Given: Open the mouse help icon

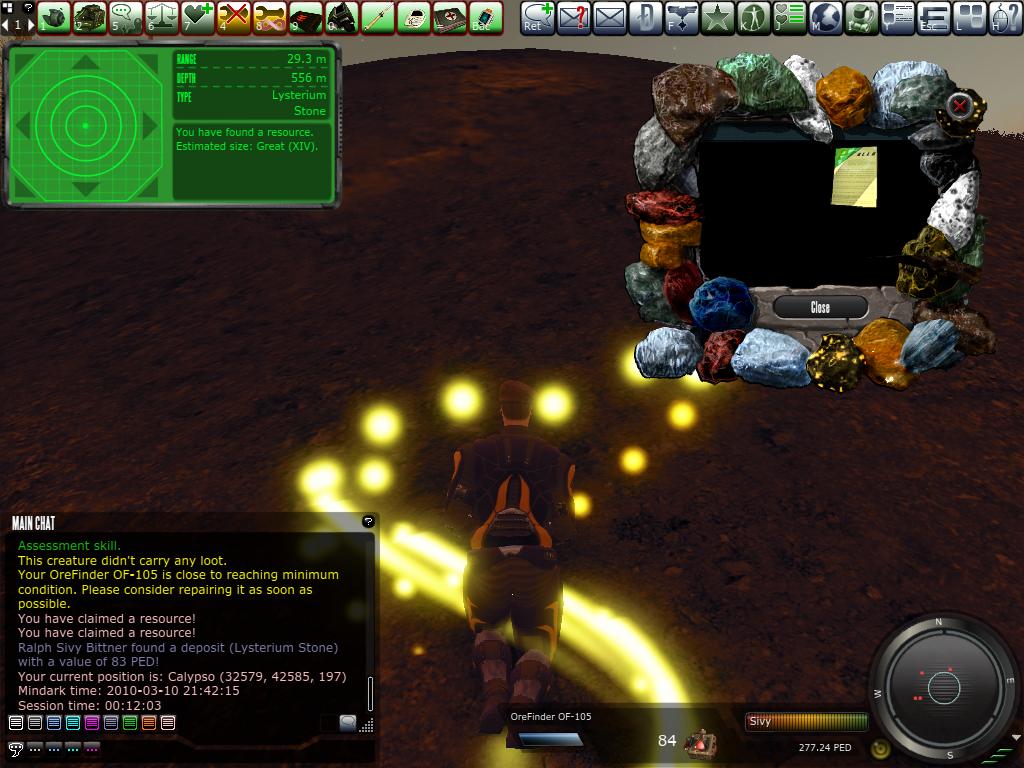Looking at the screenshot, I should pos(1006,16).
